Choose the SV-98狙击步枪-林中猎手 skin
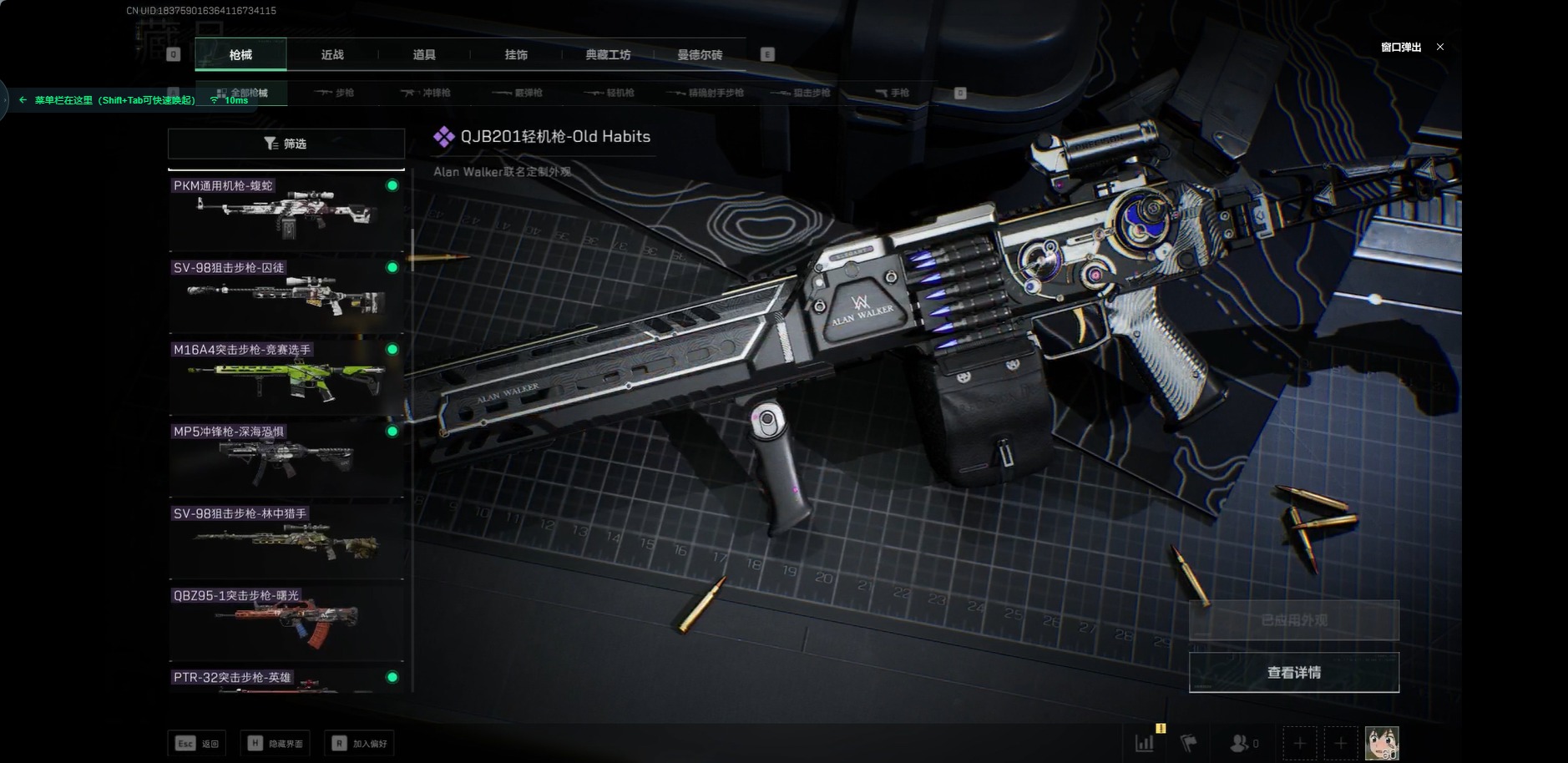Viewport: 1568px width, 763px height. coord(286,538)
